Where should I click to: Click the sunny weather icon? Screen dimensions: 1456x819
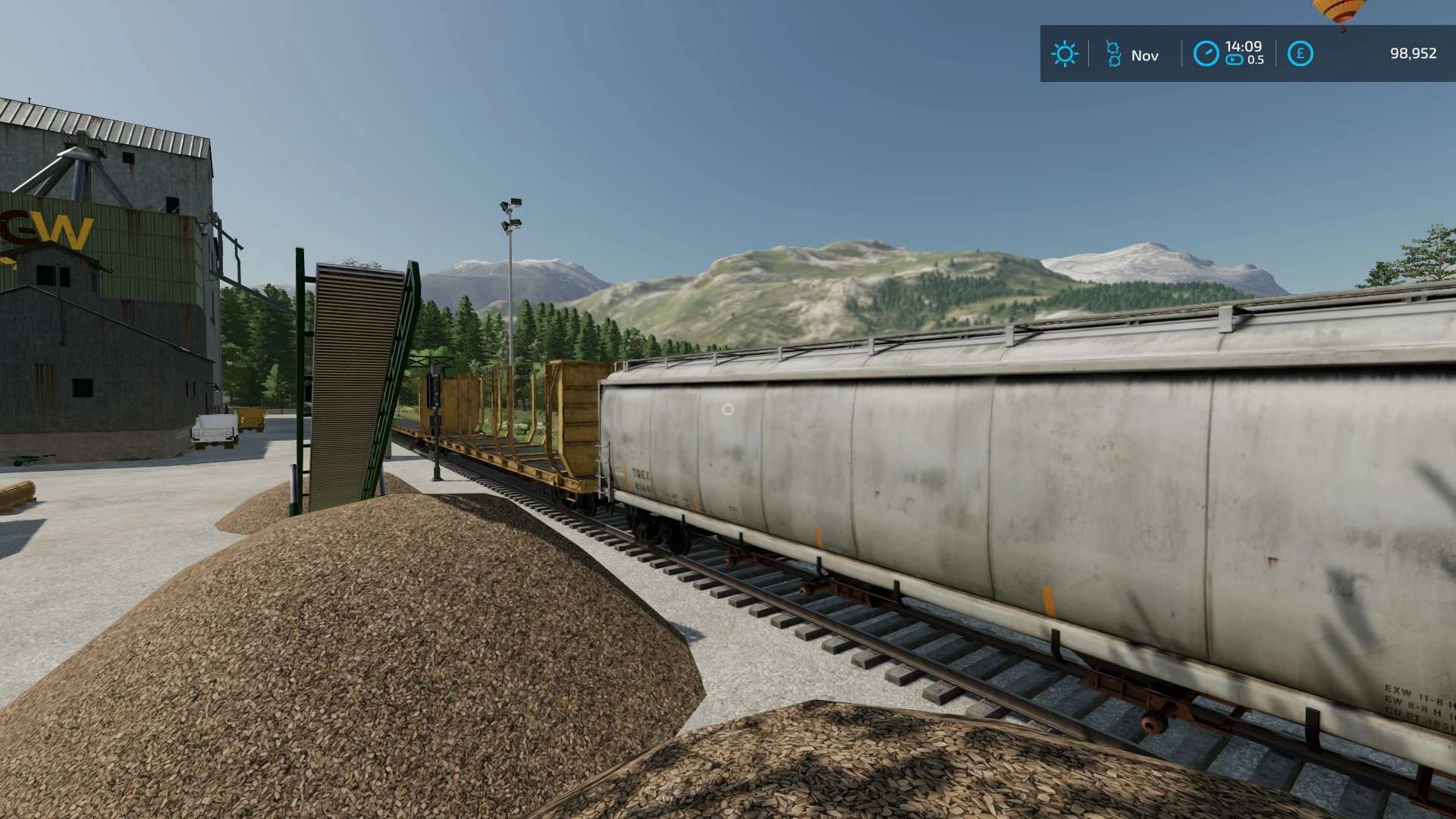(x=1064, y=54)
